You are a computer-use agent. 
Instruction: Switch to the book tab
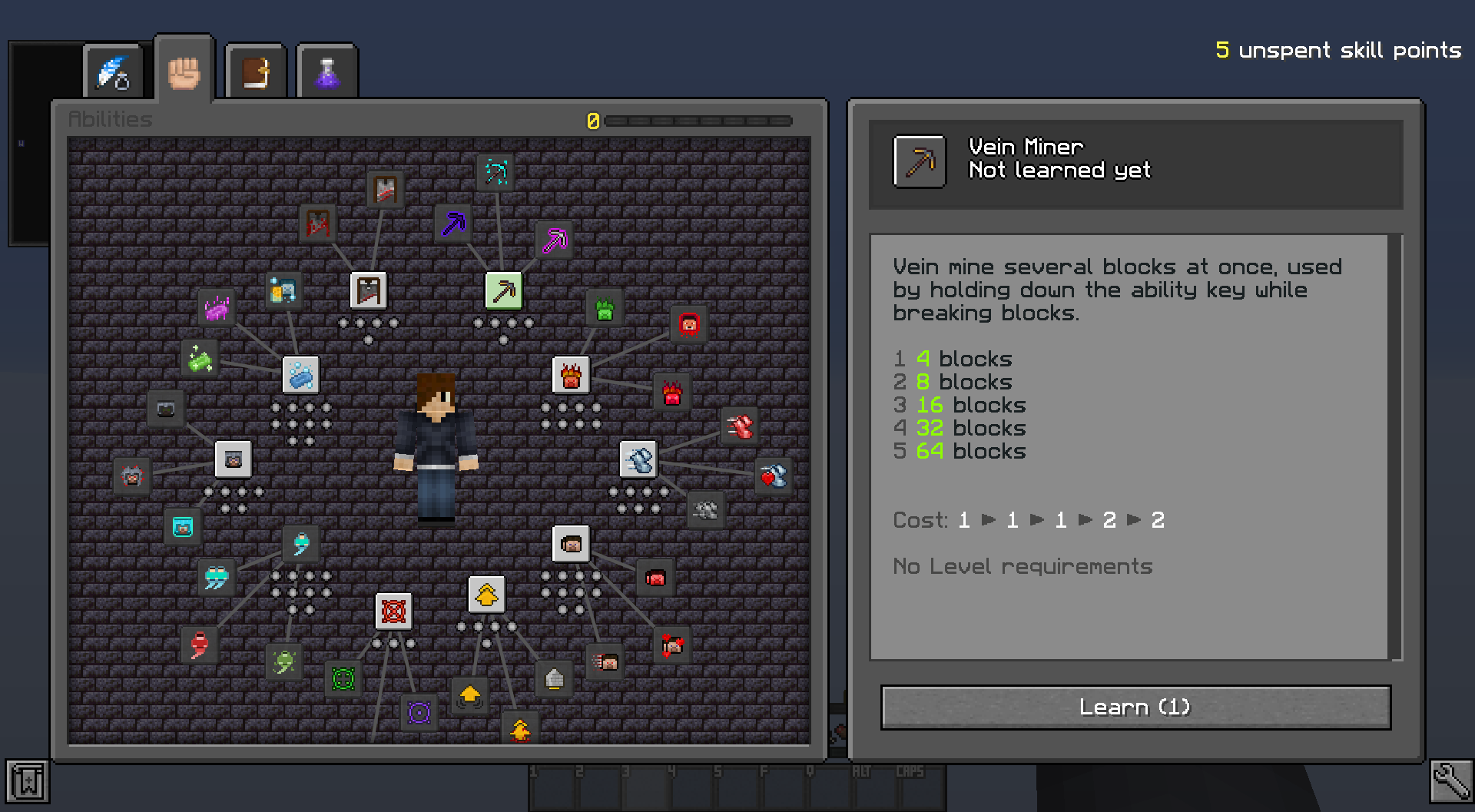[x=256, y=72]
